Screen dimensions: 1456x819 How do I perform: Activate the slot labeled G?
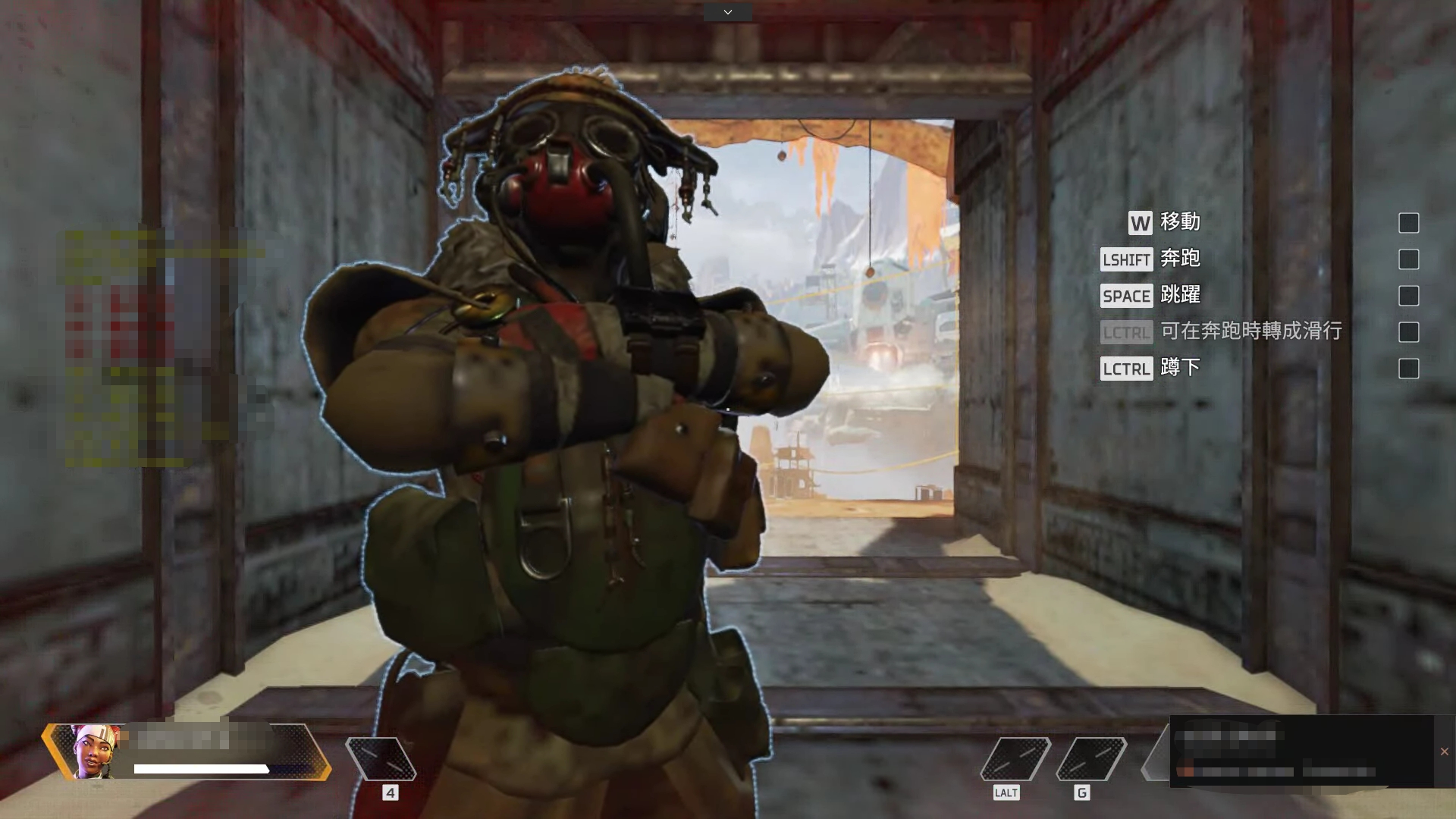point(1090,758)
